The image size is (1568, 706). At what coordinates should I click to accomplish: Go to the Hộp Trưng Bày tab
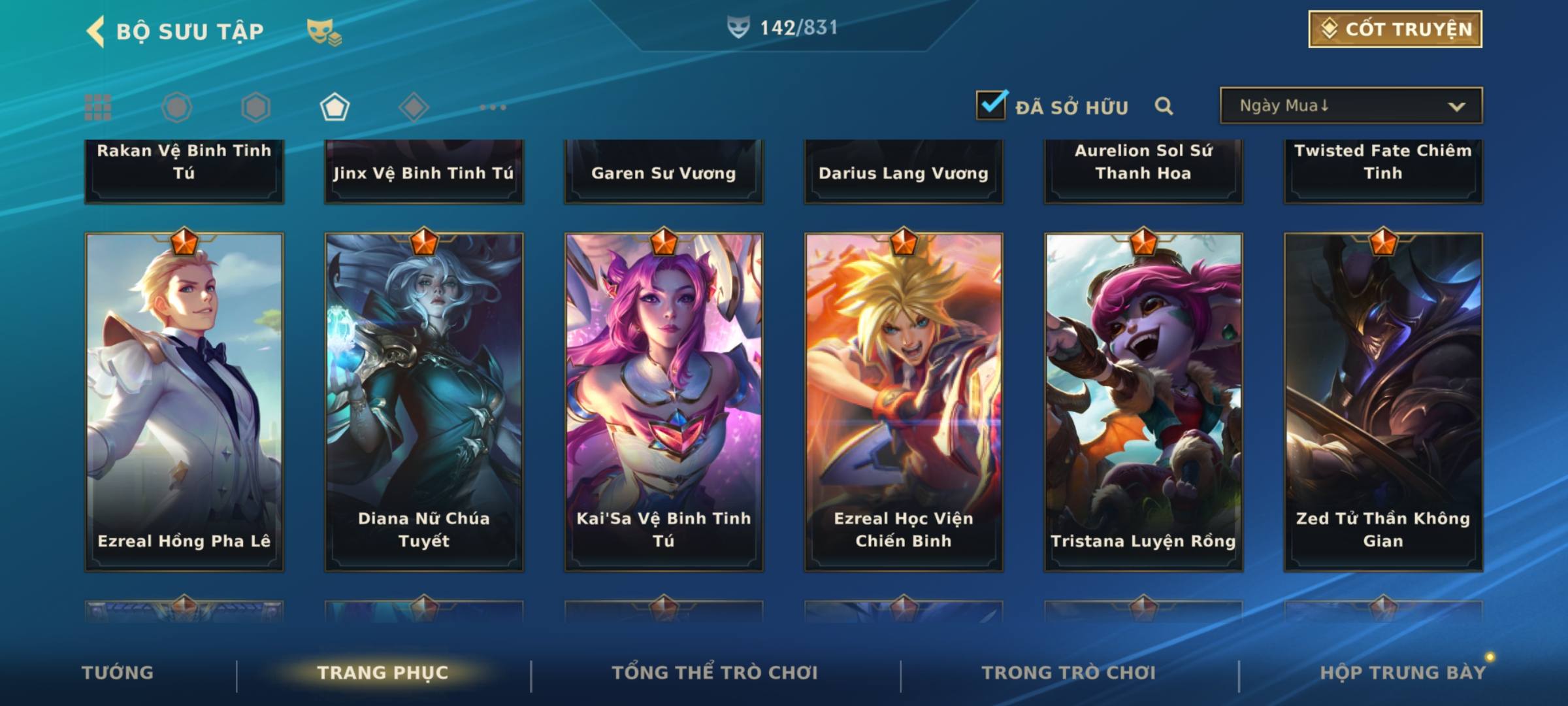point(1403,673)
